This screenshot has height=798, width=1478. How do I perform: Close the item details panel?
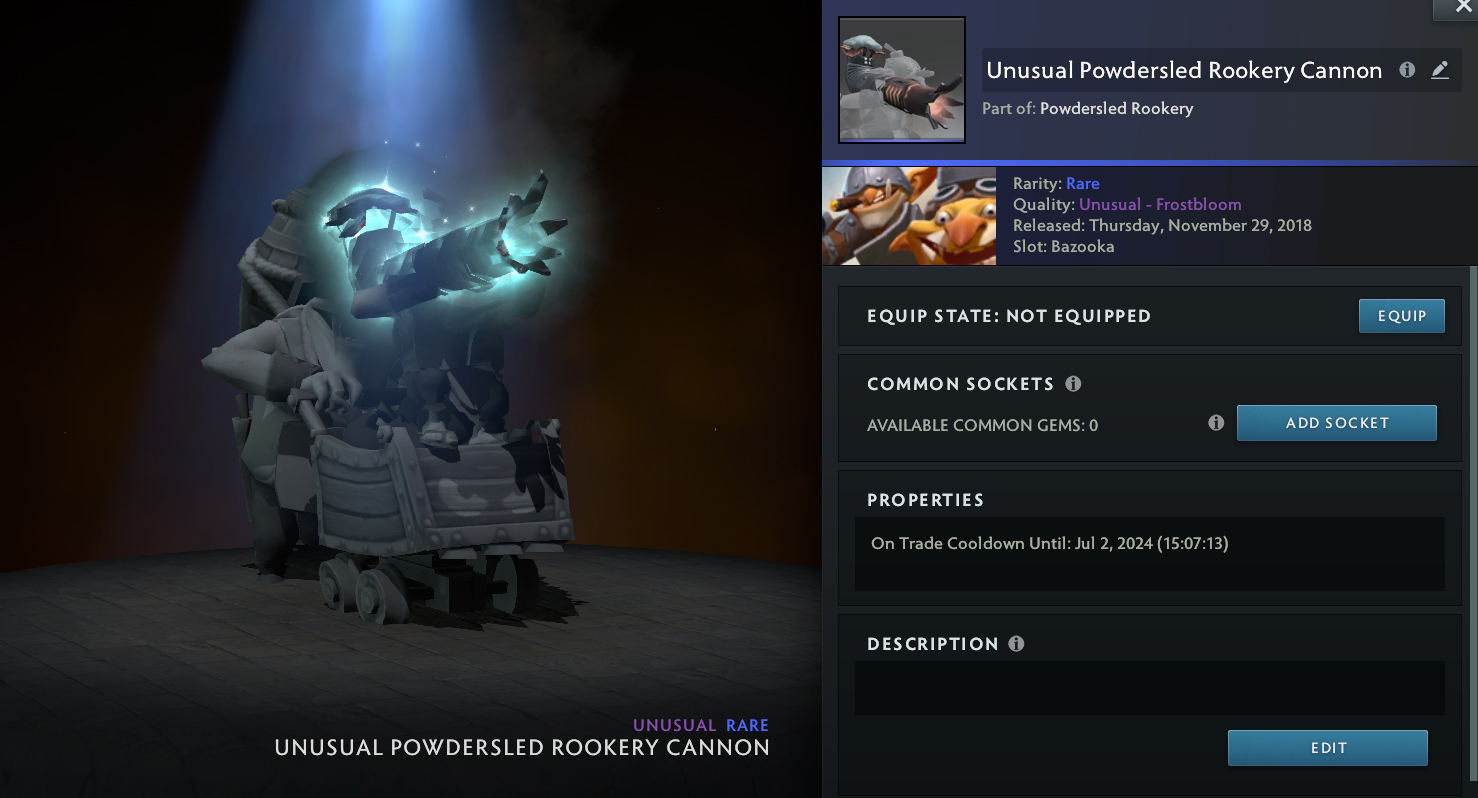pyautogui.click(x=1454, y=8)
